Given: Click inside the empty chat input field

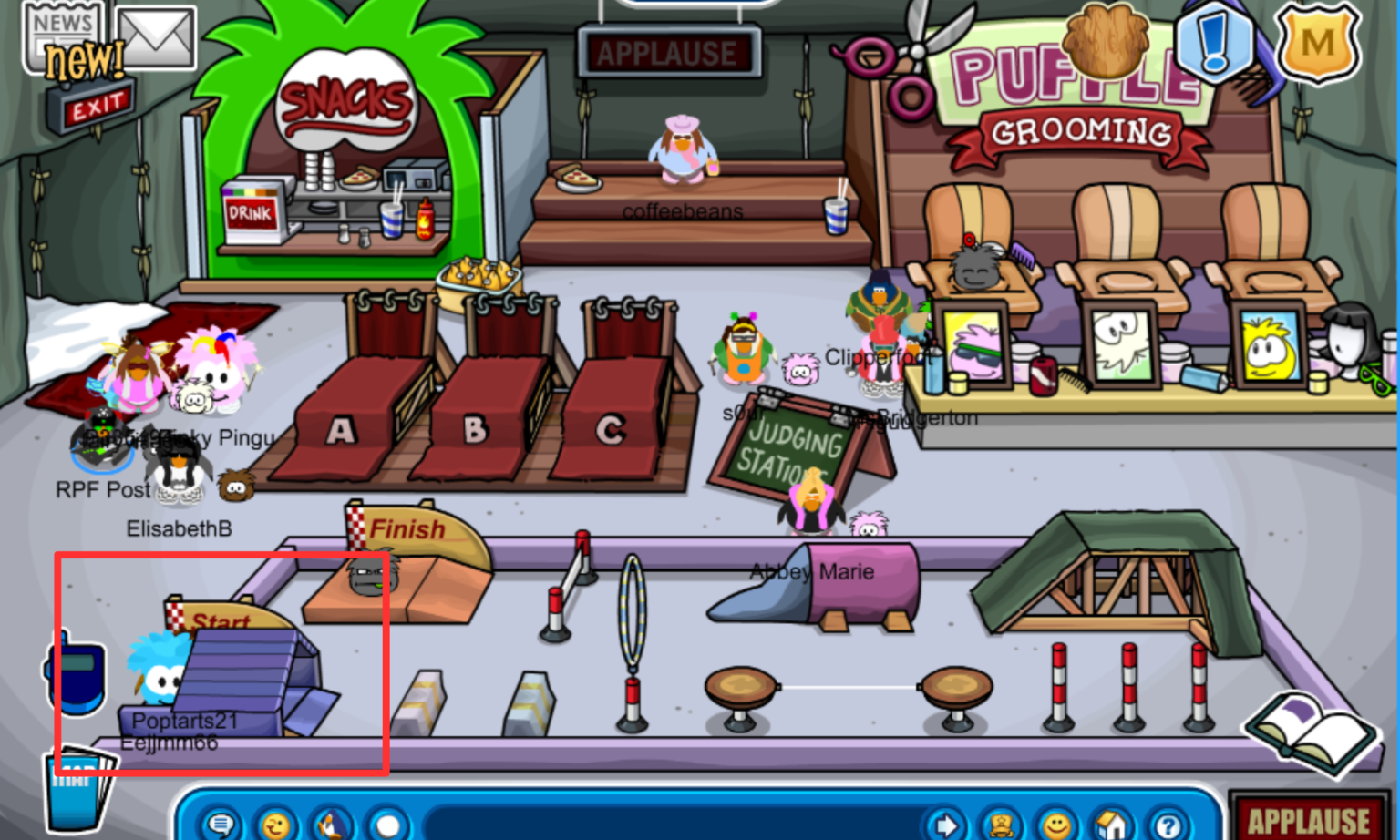Looking at the screenshot, I should (665, 825).
